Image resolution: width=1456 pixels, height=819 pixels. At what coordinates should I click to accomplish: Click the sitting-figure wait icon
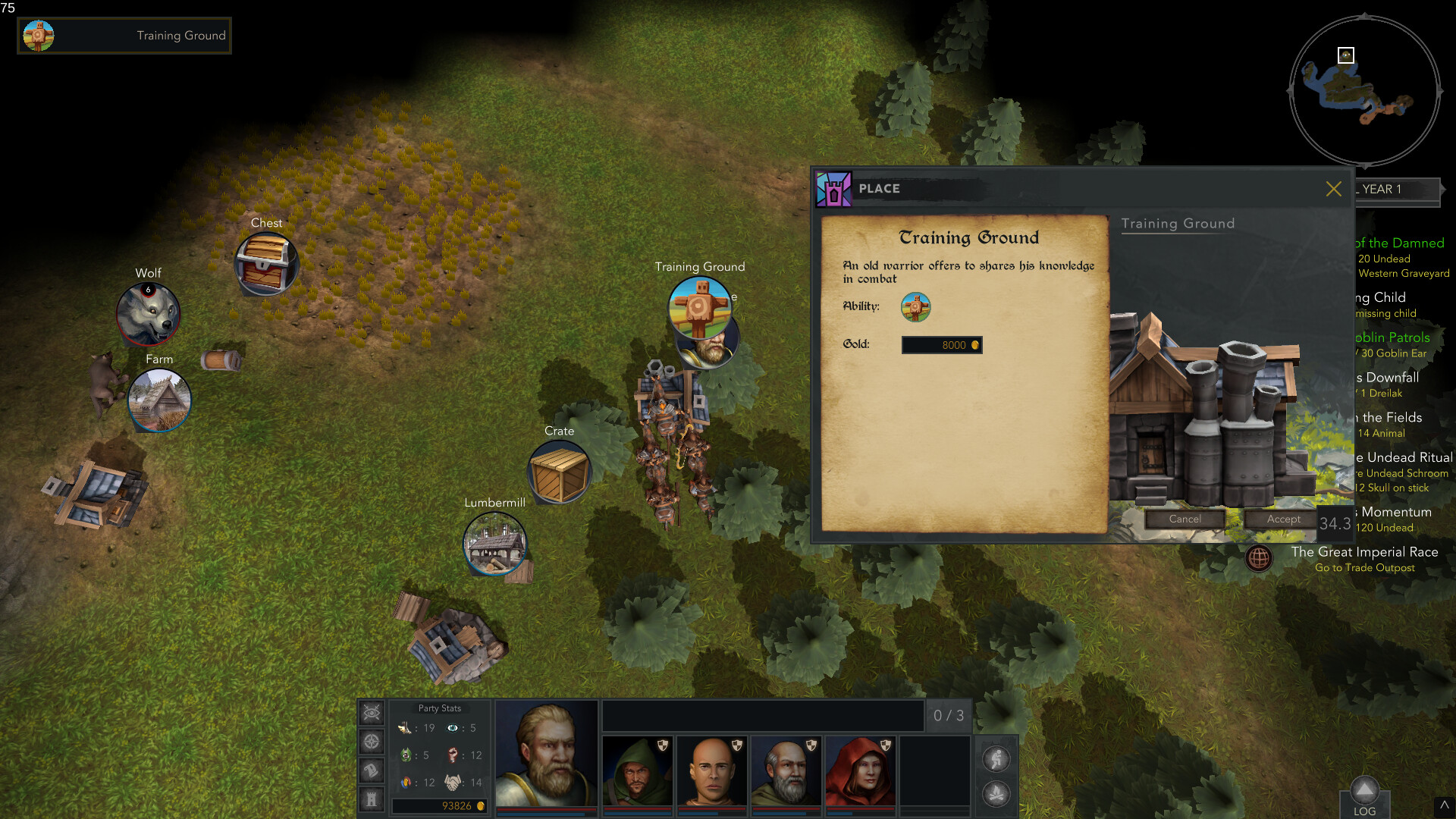tap(997, 758)
